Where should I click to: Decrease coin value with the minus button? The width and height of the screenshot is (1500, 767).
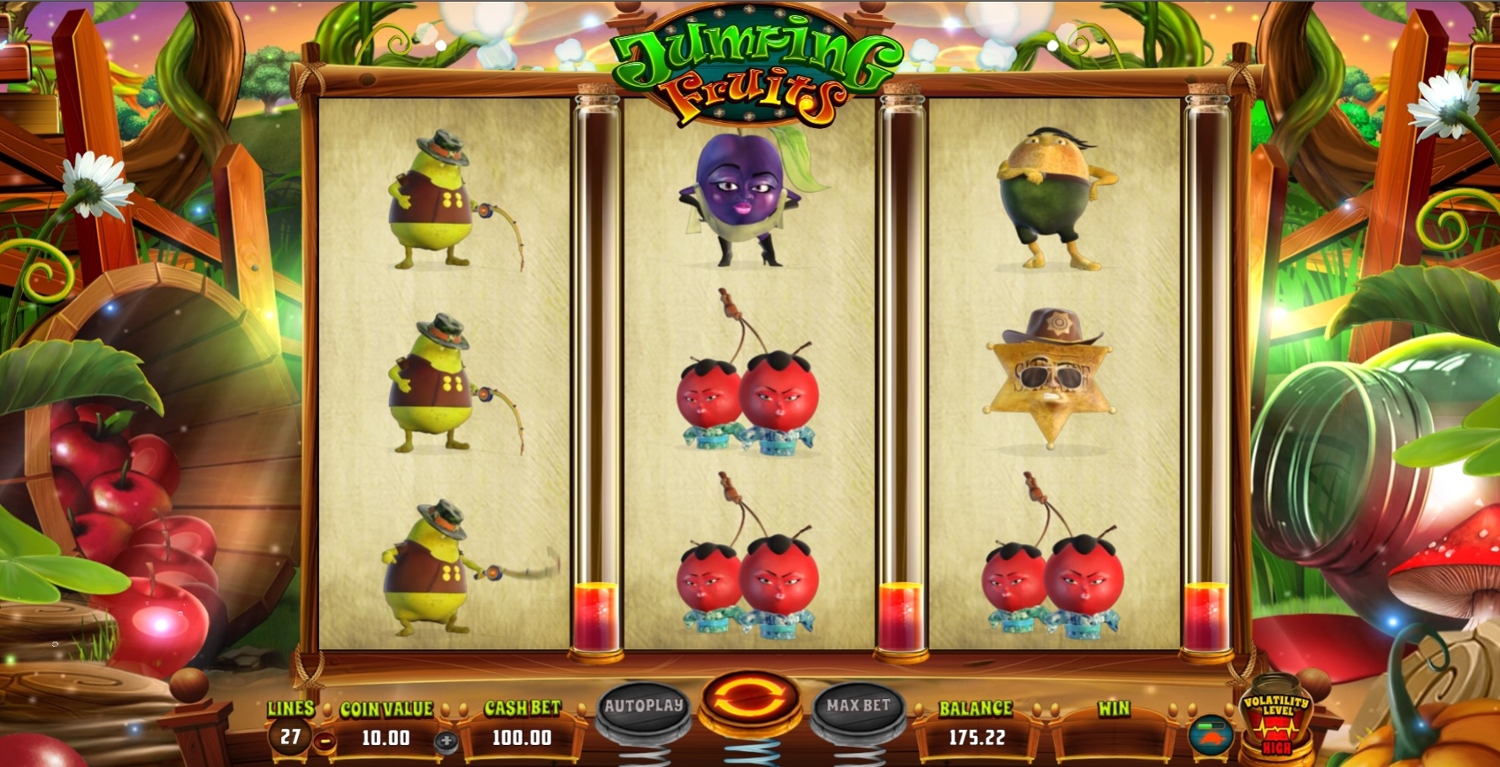coord(324,741)
